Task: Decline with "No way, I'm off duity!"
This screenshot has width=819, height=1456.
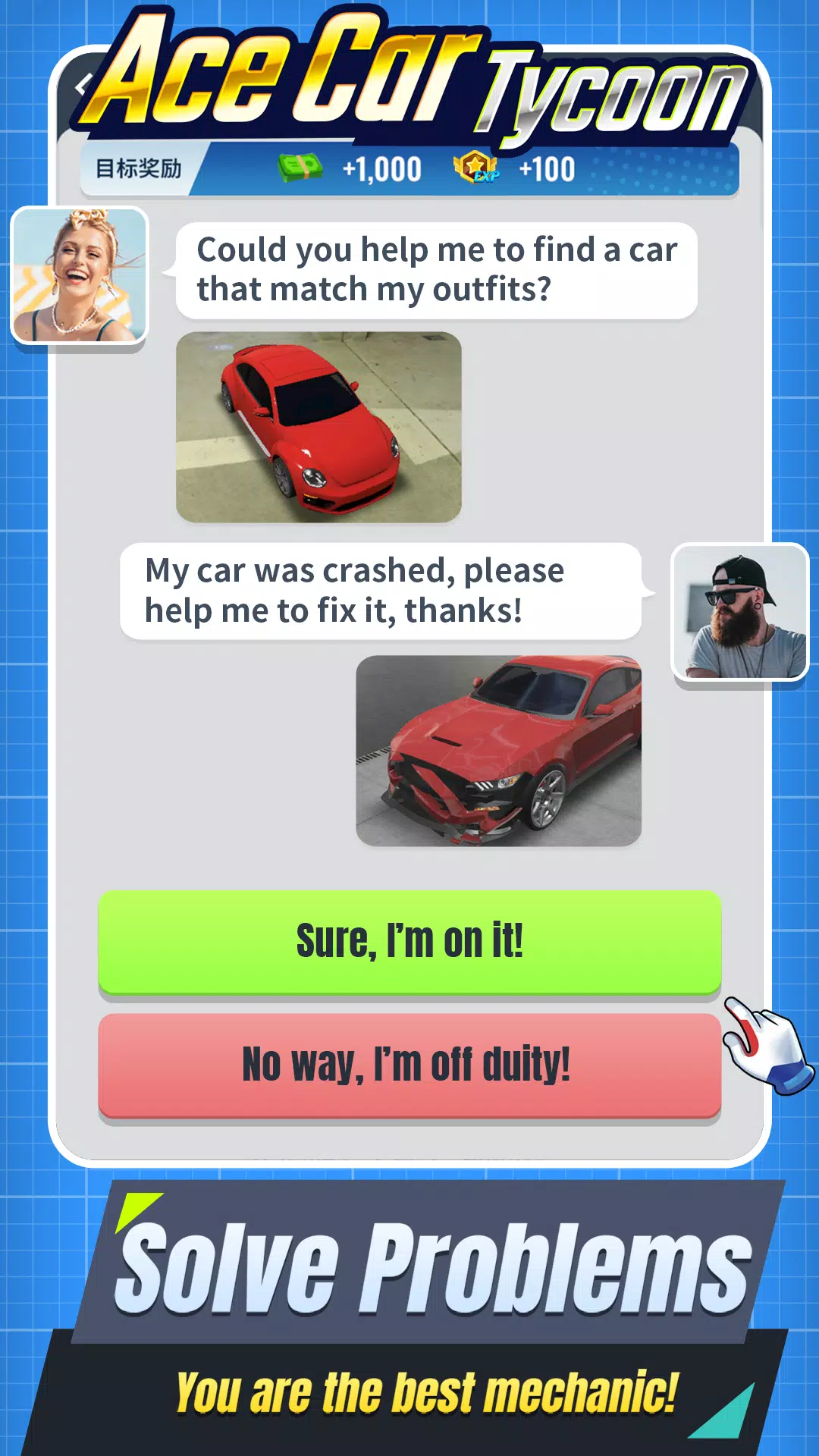Action: 409,1064
